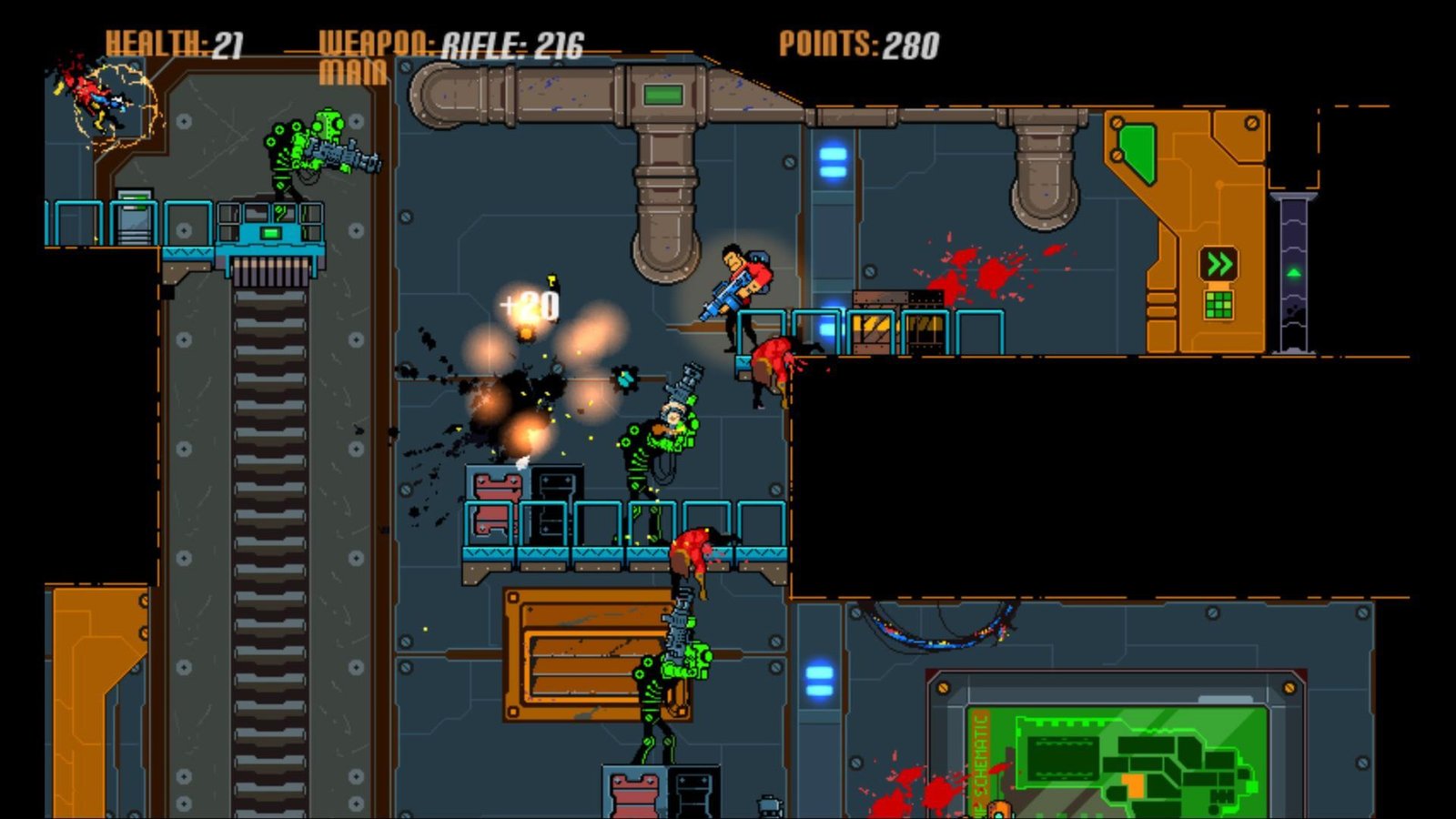Viewport: 1456px width, 819px height.
Task: Click the orange highlighted block on the schematic
Action: pyautogui.click(x=1133, y=784)
